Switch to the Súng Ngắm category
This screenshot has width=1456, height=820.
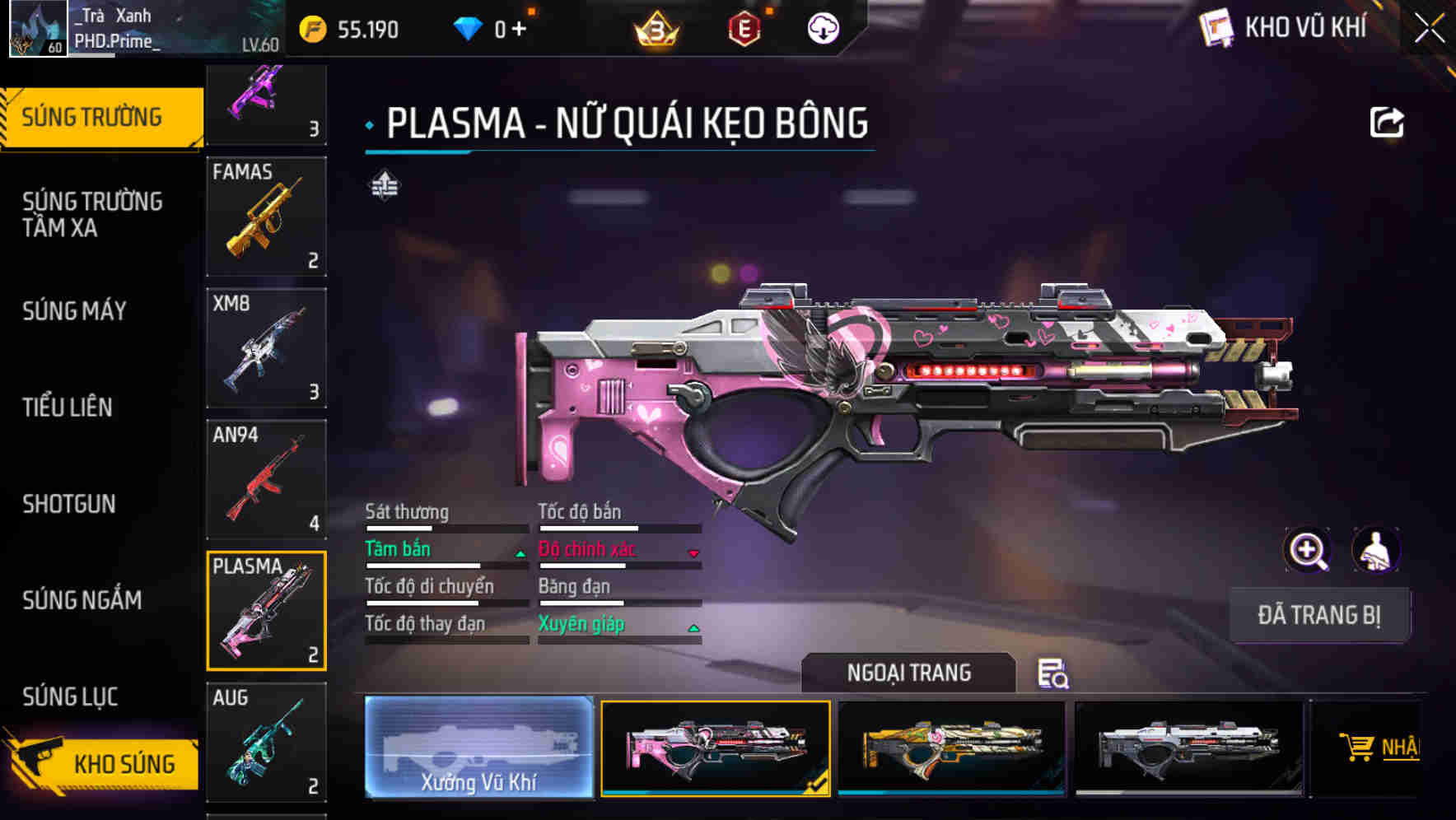click(82, 600)
